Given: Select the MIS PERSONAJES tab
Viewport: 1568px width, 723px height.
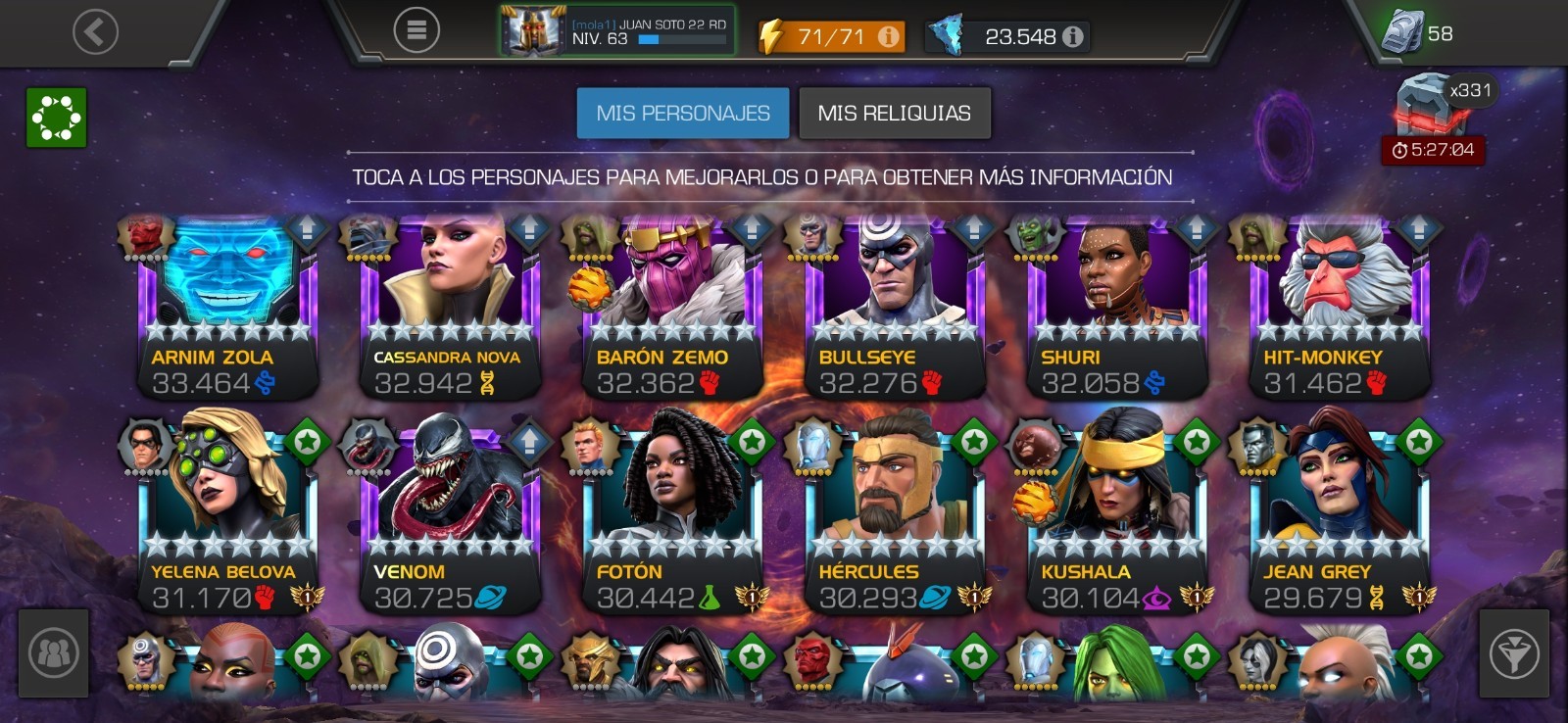Looking at the screenshot, I should (x=683, y=113).
